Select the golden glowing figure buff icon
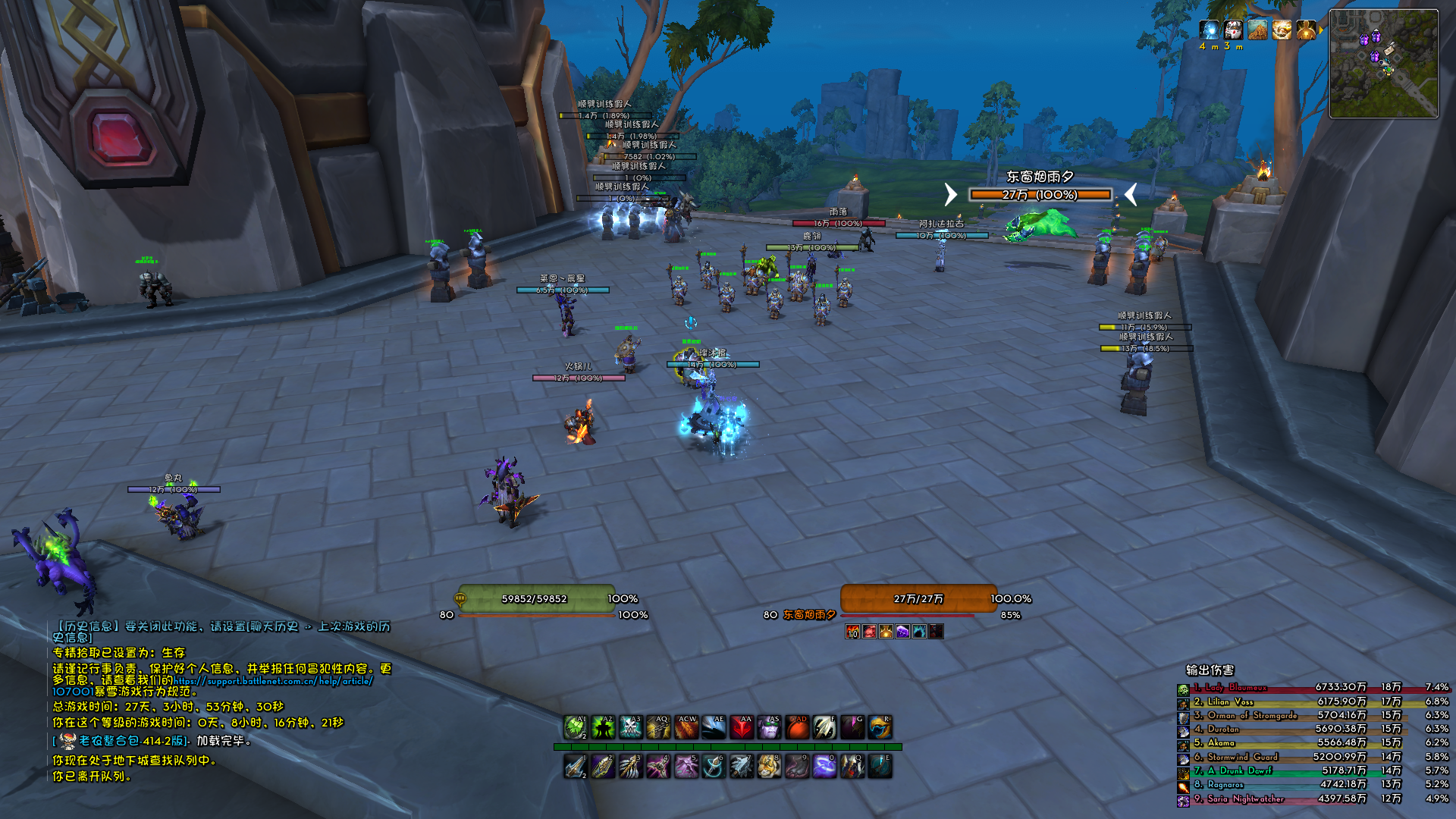The height and width of the screenshot is (819, 1456). click(1306, 30)
